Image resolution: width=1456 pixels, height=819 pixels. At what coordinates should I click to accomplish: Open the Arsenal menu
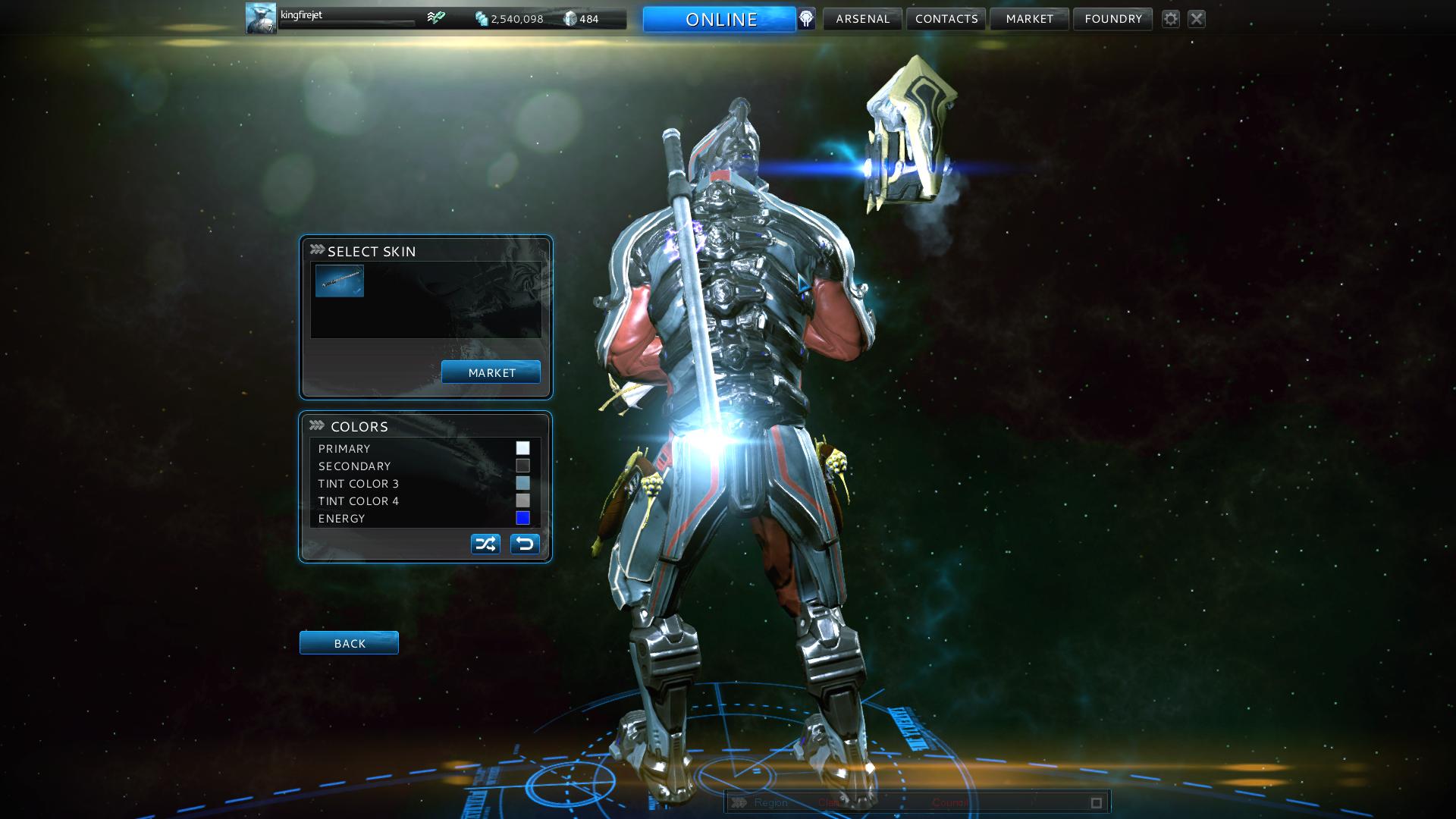pyautogui.click(x=862, y=19)
